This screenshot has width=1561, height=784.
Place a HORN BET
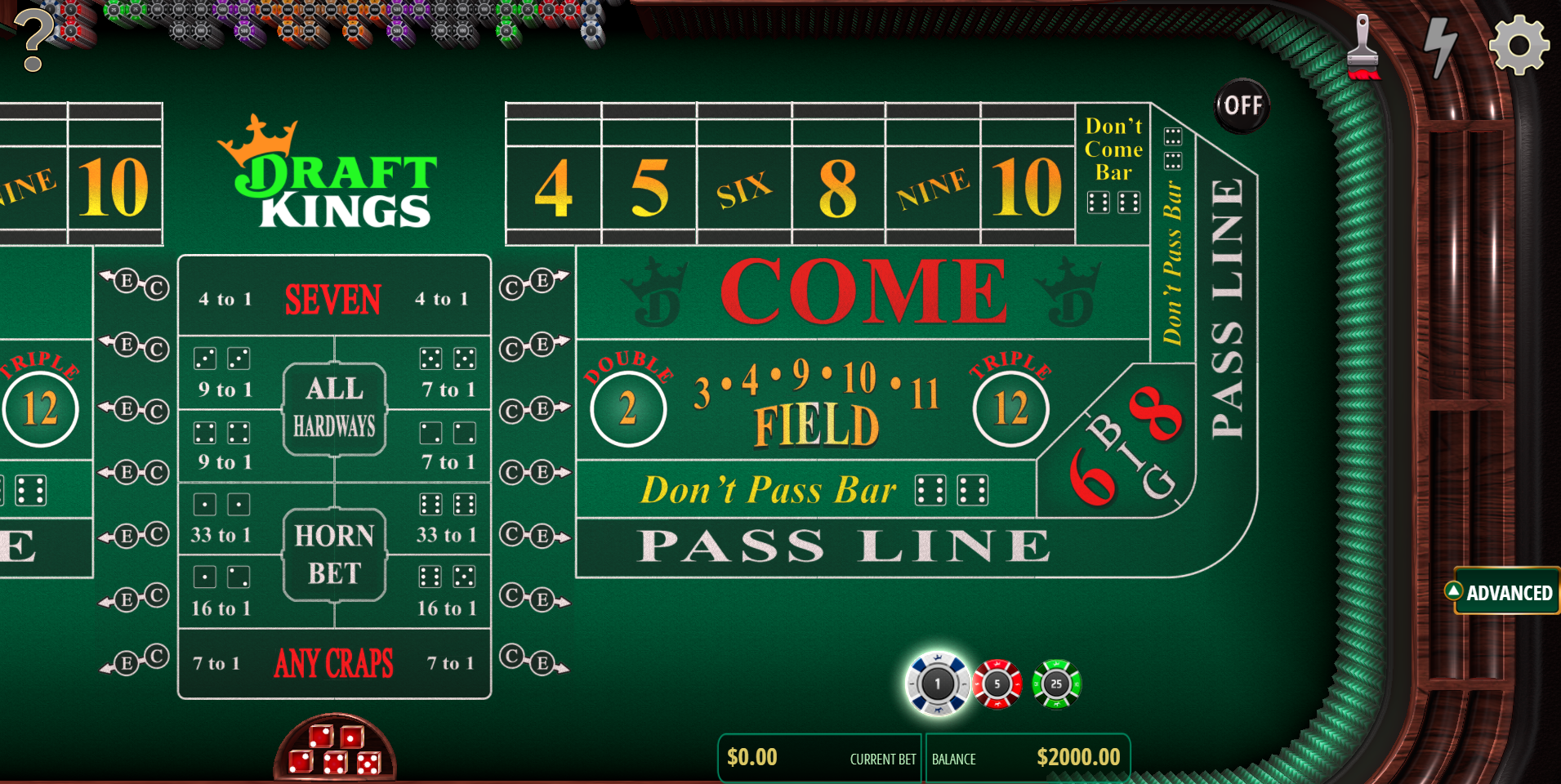coord(334,555)
